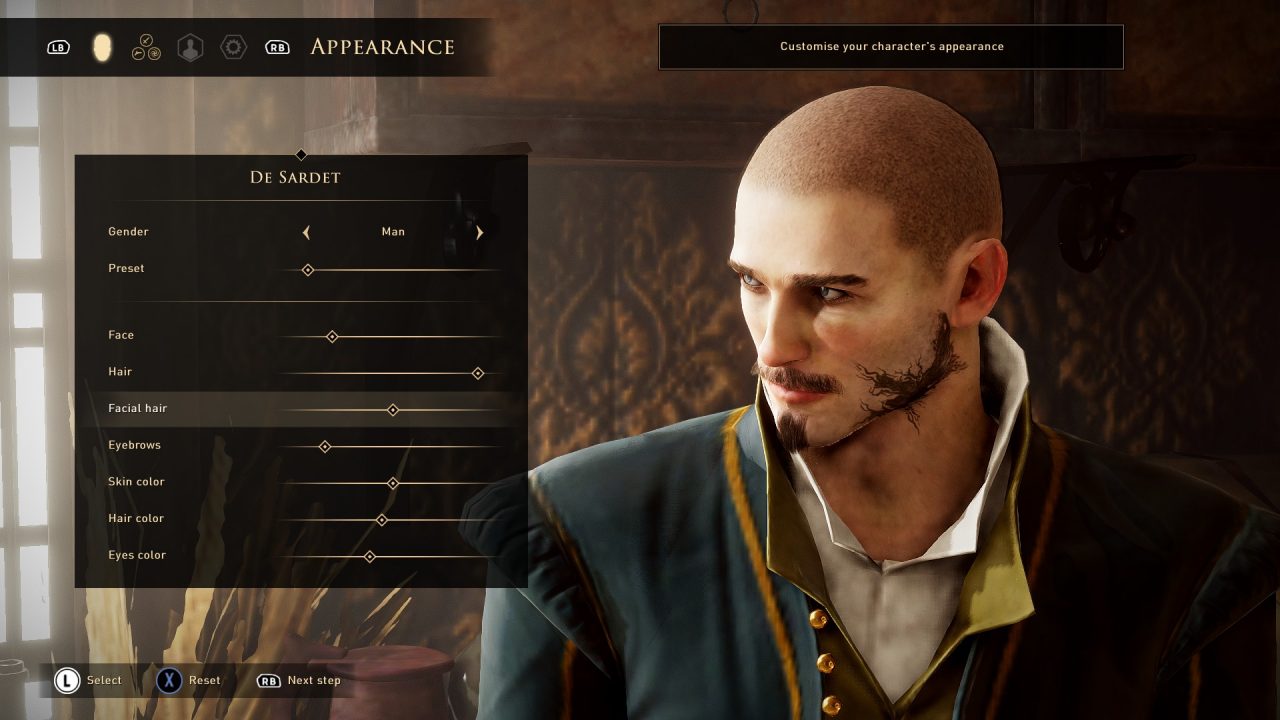Open the Attributes character hexagon icon
The width and height of the screenshot is (1280, 720).
(x=189, y=47)
